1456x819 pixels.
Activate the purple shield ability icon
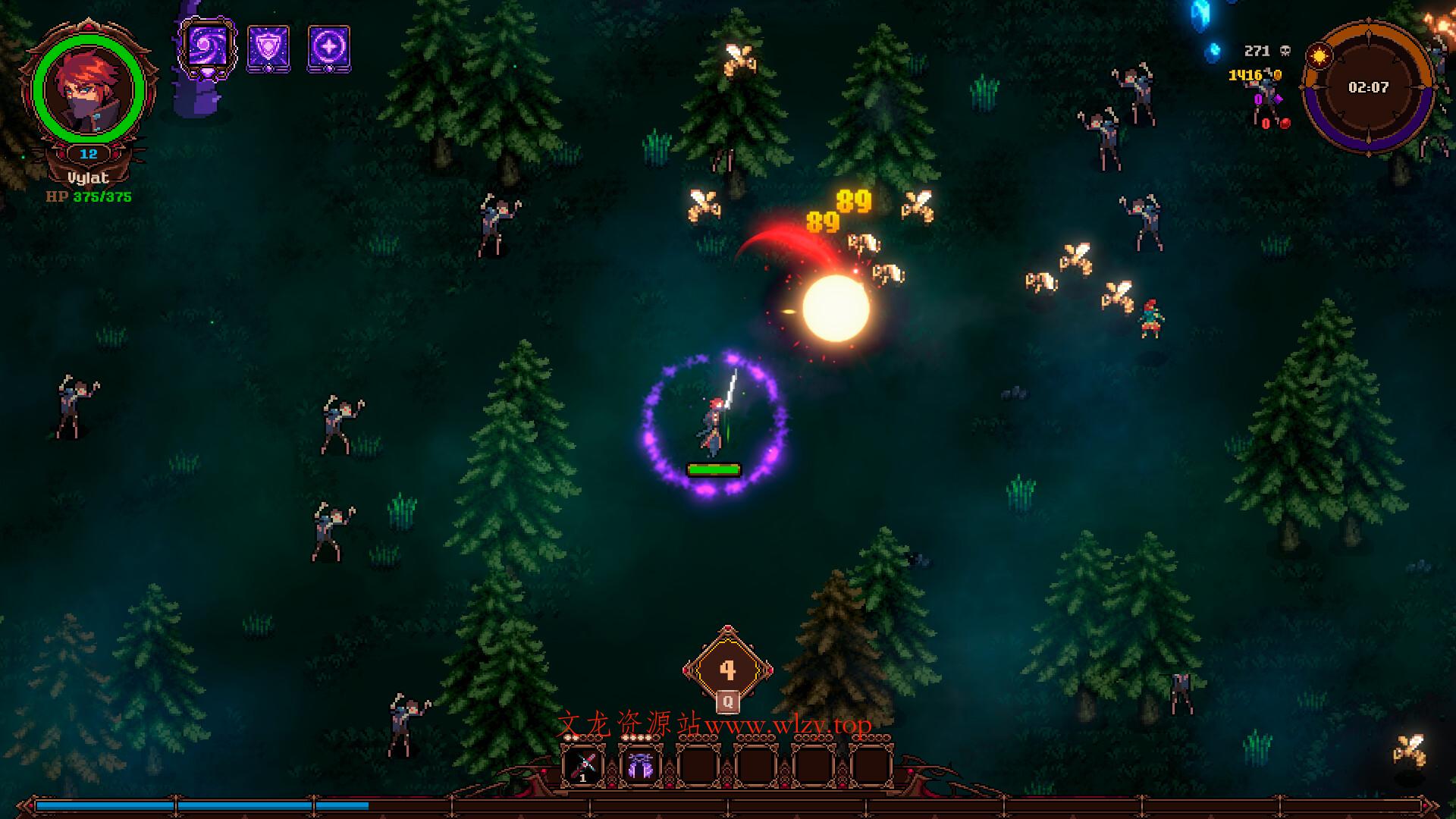coord(268,49)
